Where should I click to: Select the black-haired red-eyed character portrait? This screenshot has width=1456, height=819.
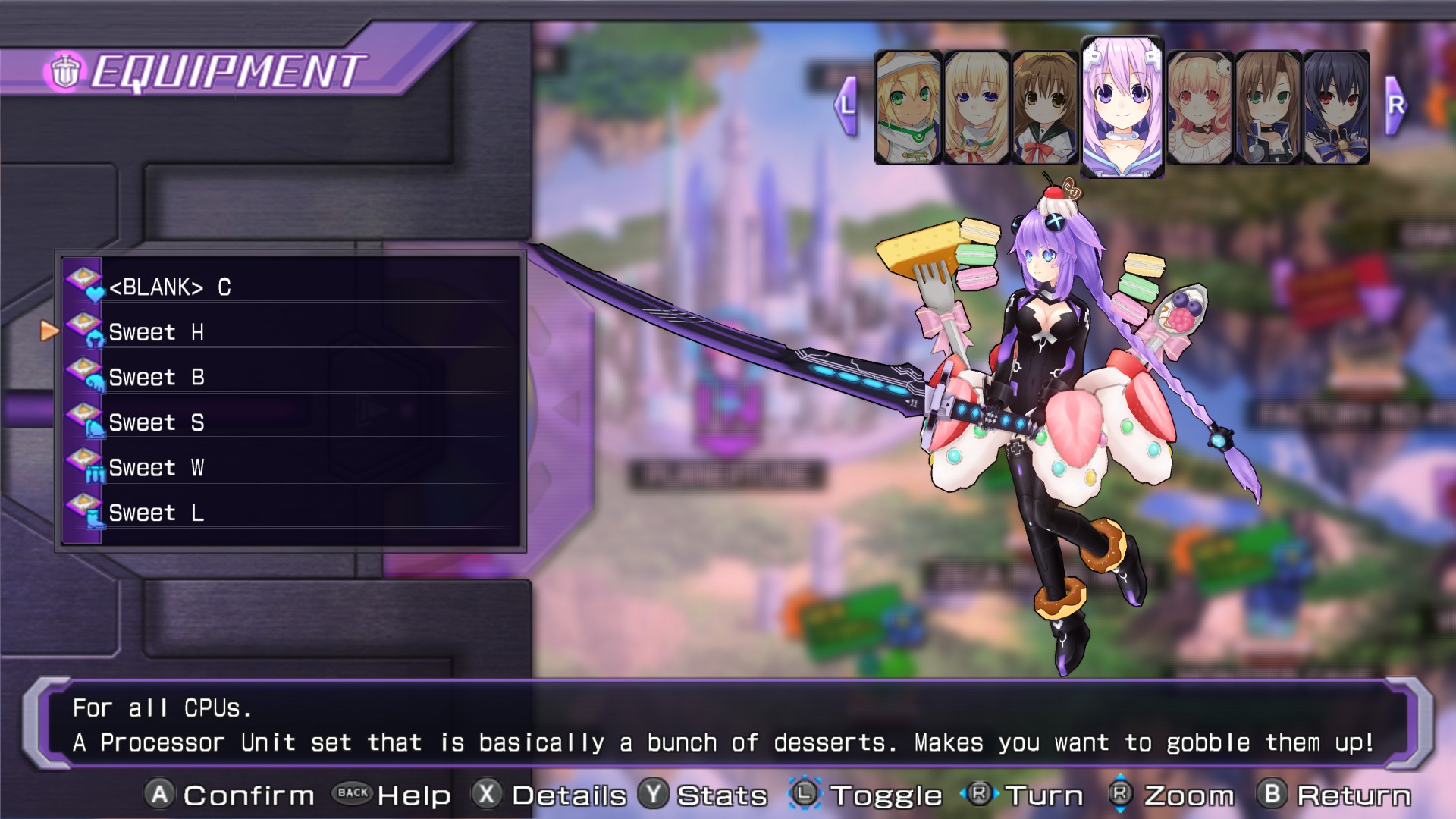pos(1336,107)
